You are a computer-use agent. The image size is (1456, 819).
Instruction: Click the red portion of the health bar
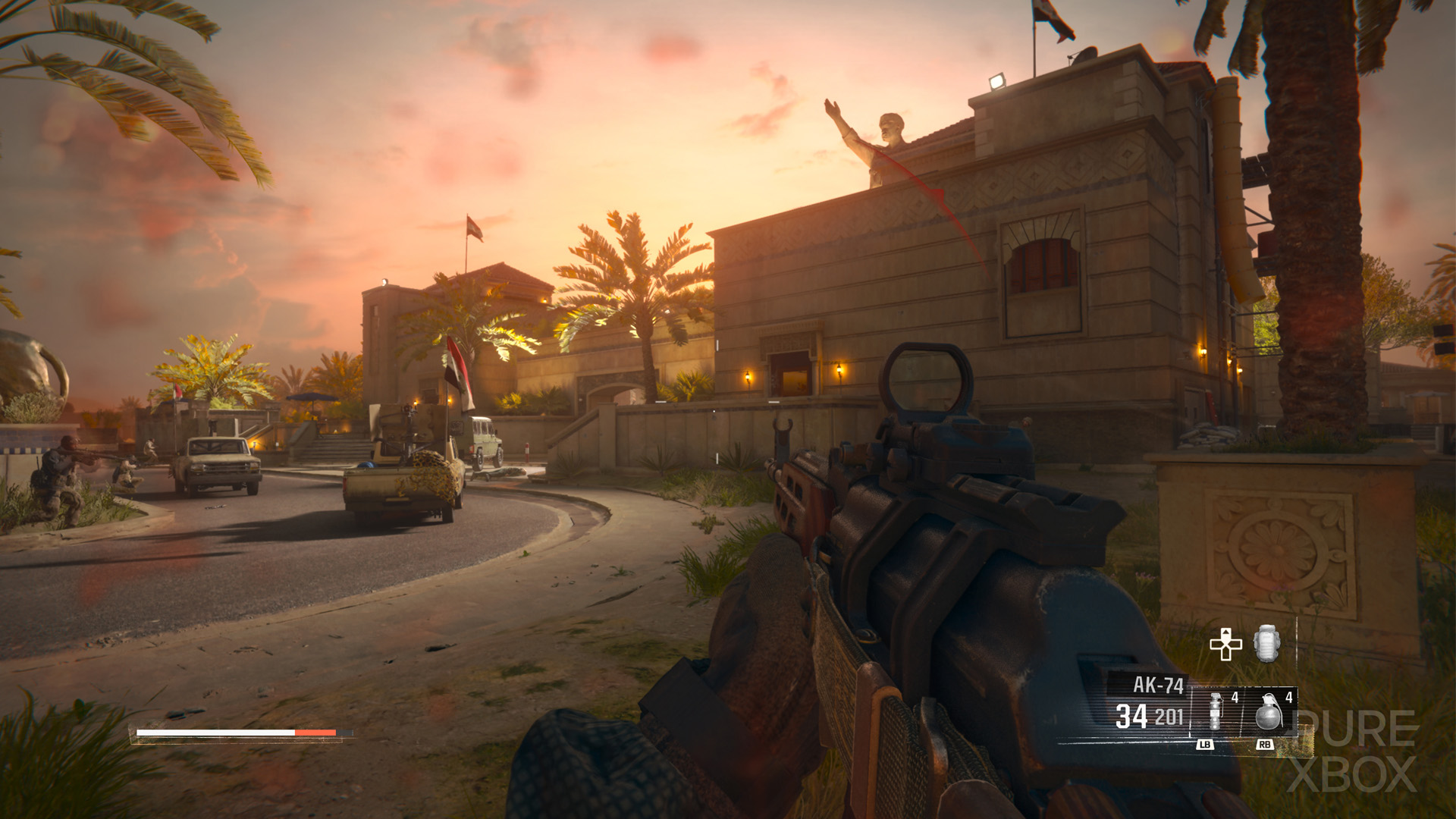316,733
